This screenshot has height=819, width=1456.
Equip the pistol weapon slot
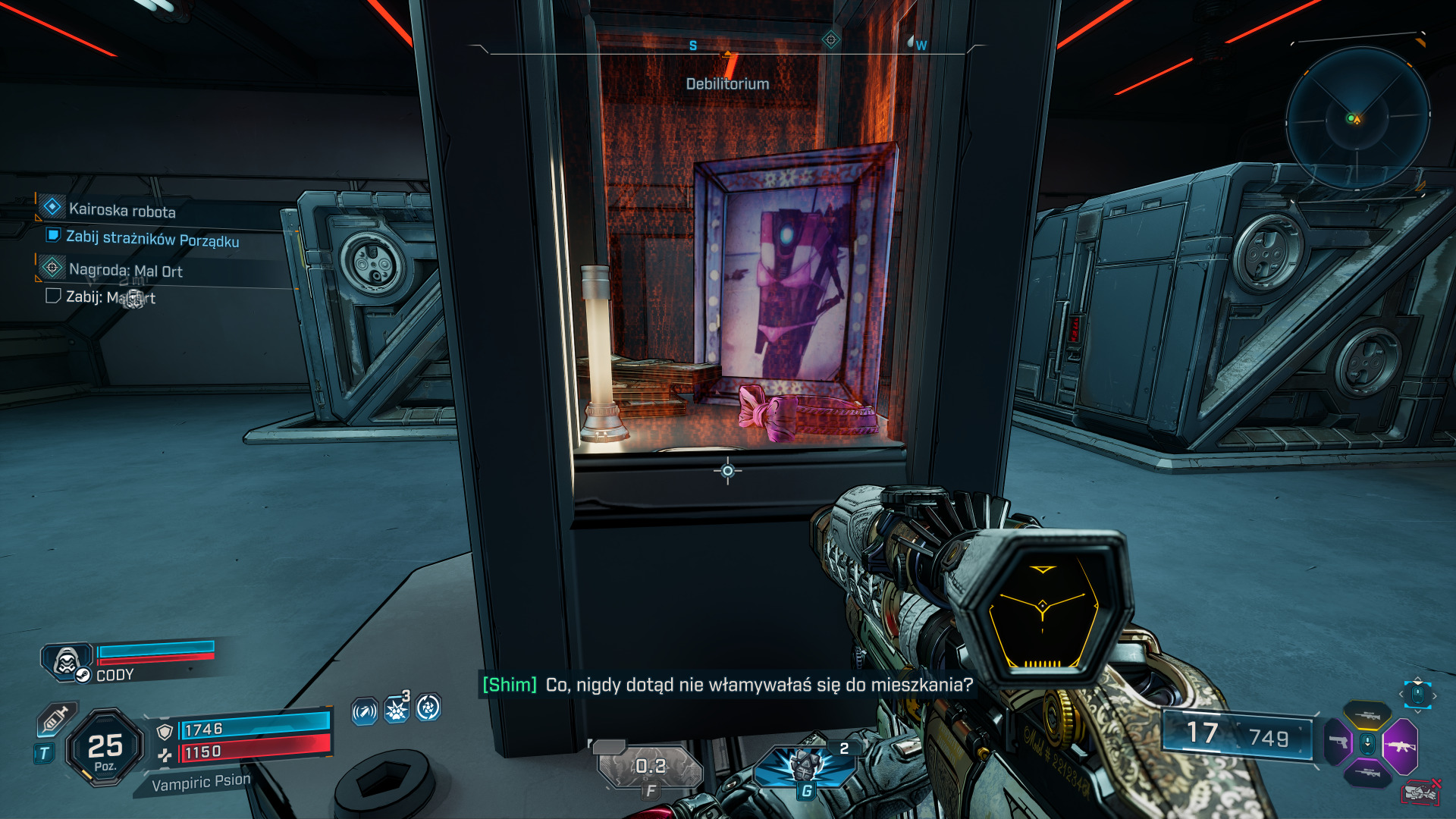[1338, 742]
